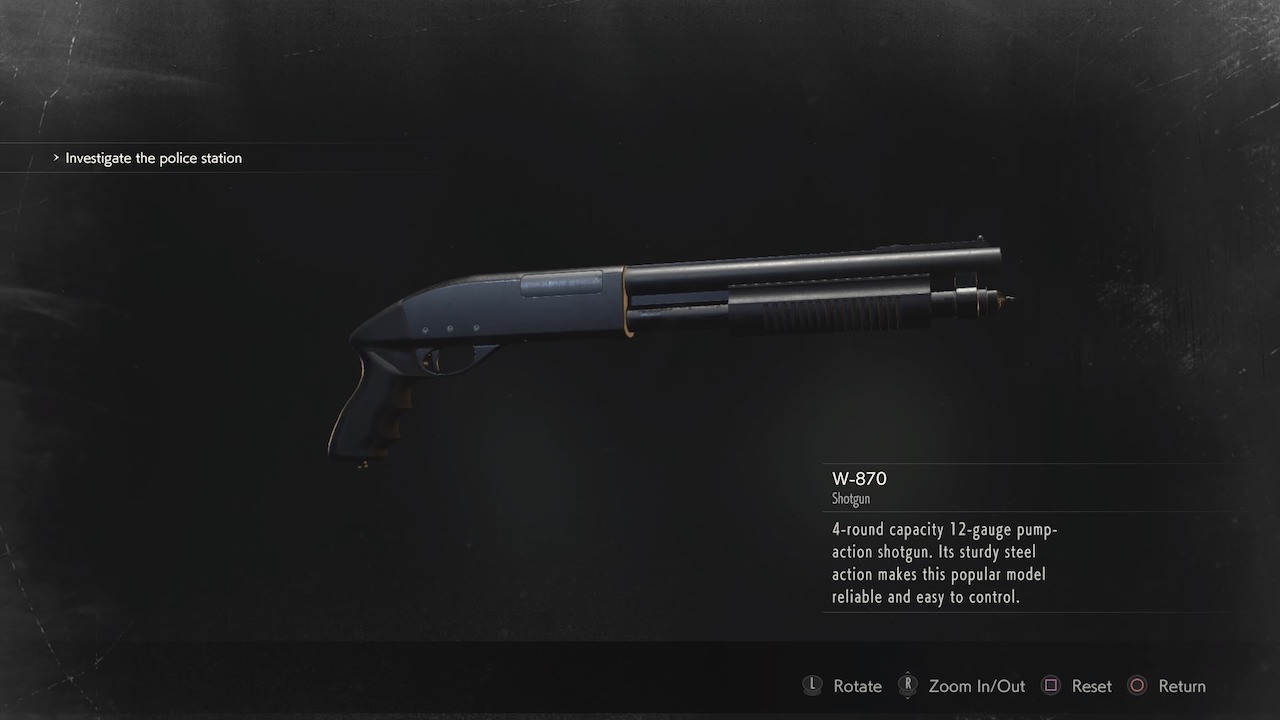Image resolution: width=1280 pixels, height=720 pixels.
Task: Click the W-870 weapon name heading
Action: point(858,479)
